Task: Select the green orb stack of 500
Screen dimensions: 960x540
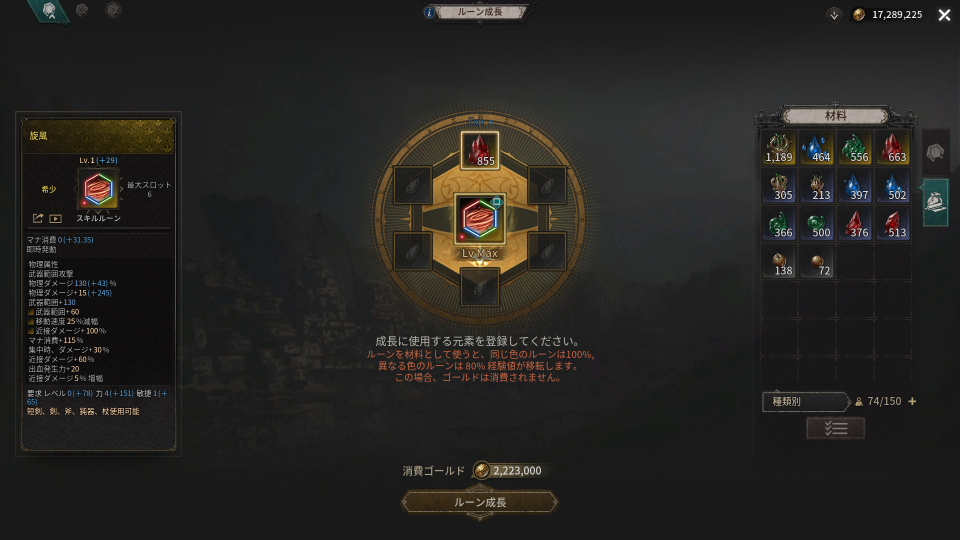Action: coord(817,224)
